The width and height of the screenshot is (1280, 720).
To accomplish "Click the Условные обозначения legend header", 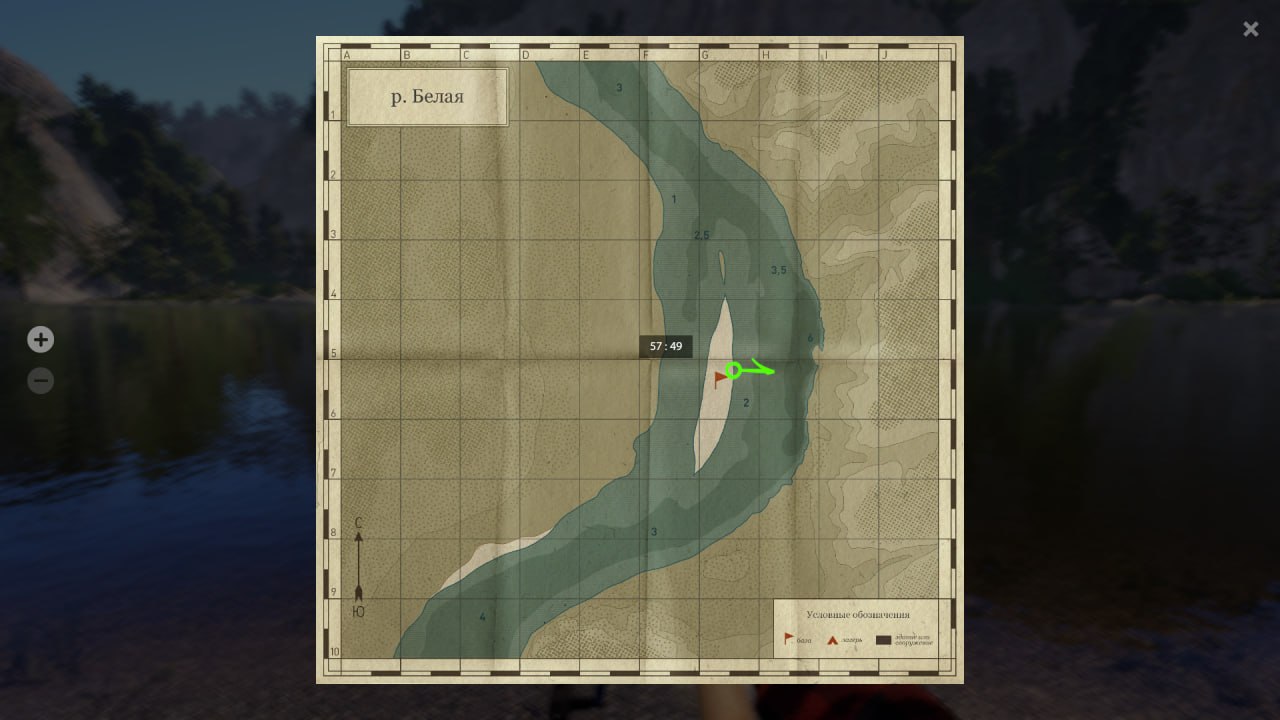I will coord(858,615).
